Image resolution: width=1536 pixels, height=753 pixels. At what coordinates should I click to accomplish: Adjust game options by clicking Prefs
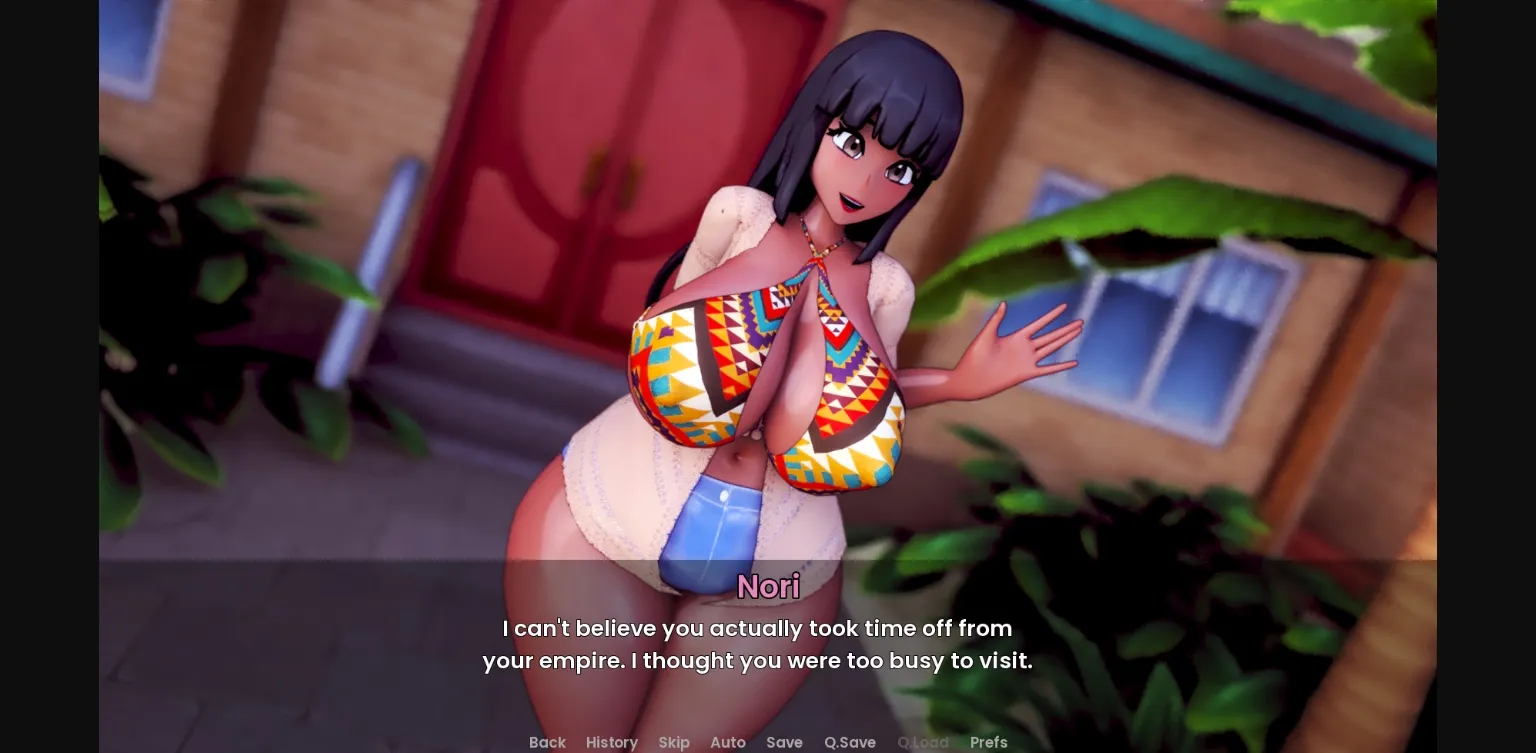tap(988, 742)
